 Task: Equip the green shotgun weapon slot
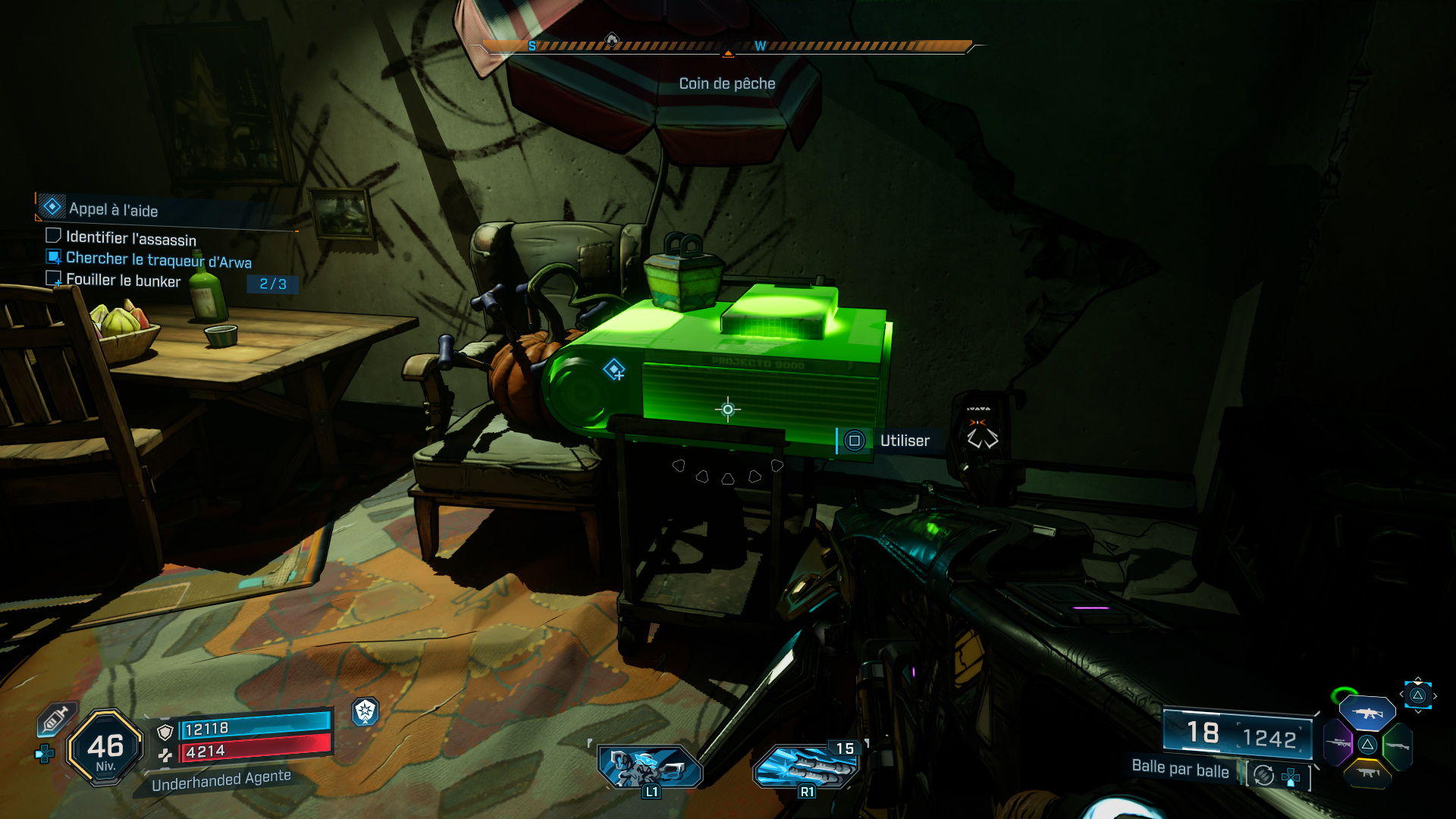[x=1397, y=746]
